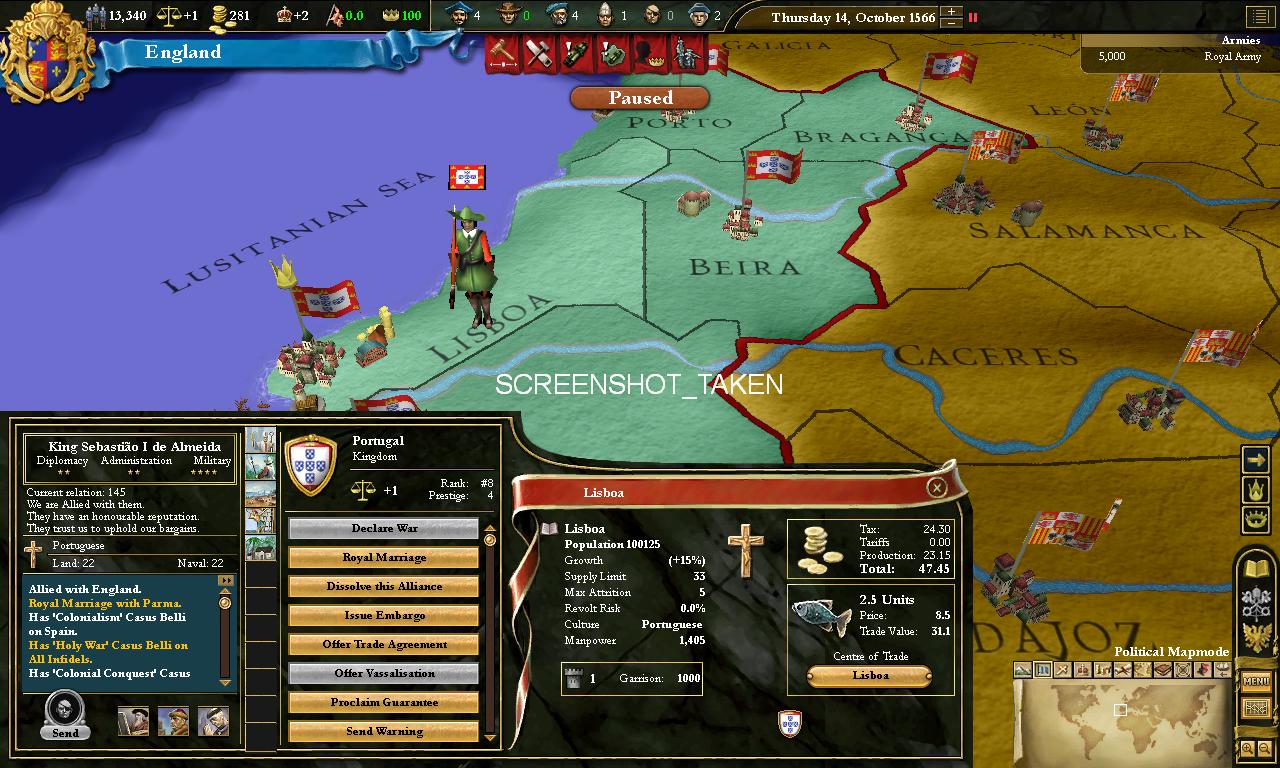Open the game MENU button
This screenshot has width=1280, height=768.
(1256, 681)
